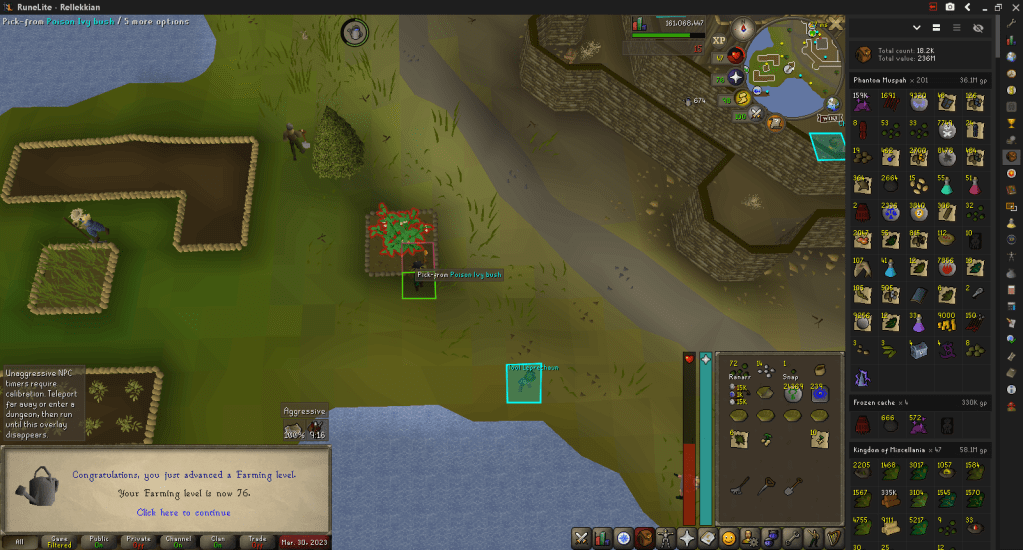Open the Private chat tab
The image size is (1023, 550).
pyautogui.click(x=139, y=540)
